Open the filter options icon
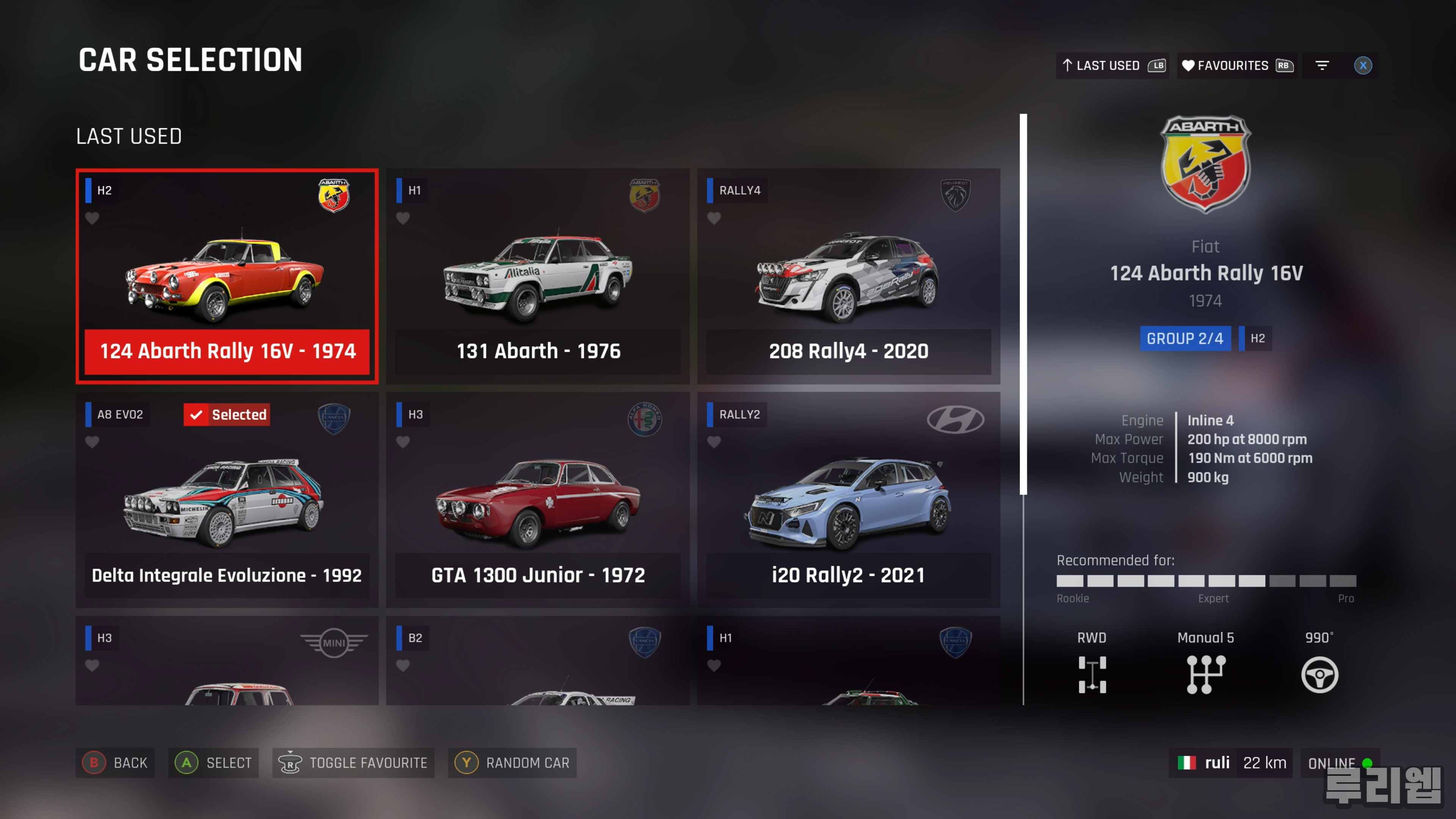 point(1321,66)
